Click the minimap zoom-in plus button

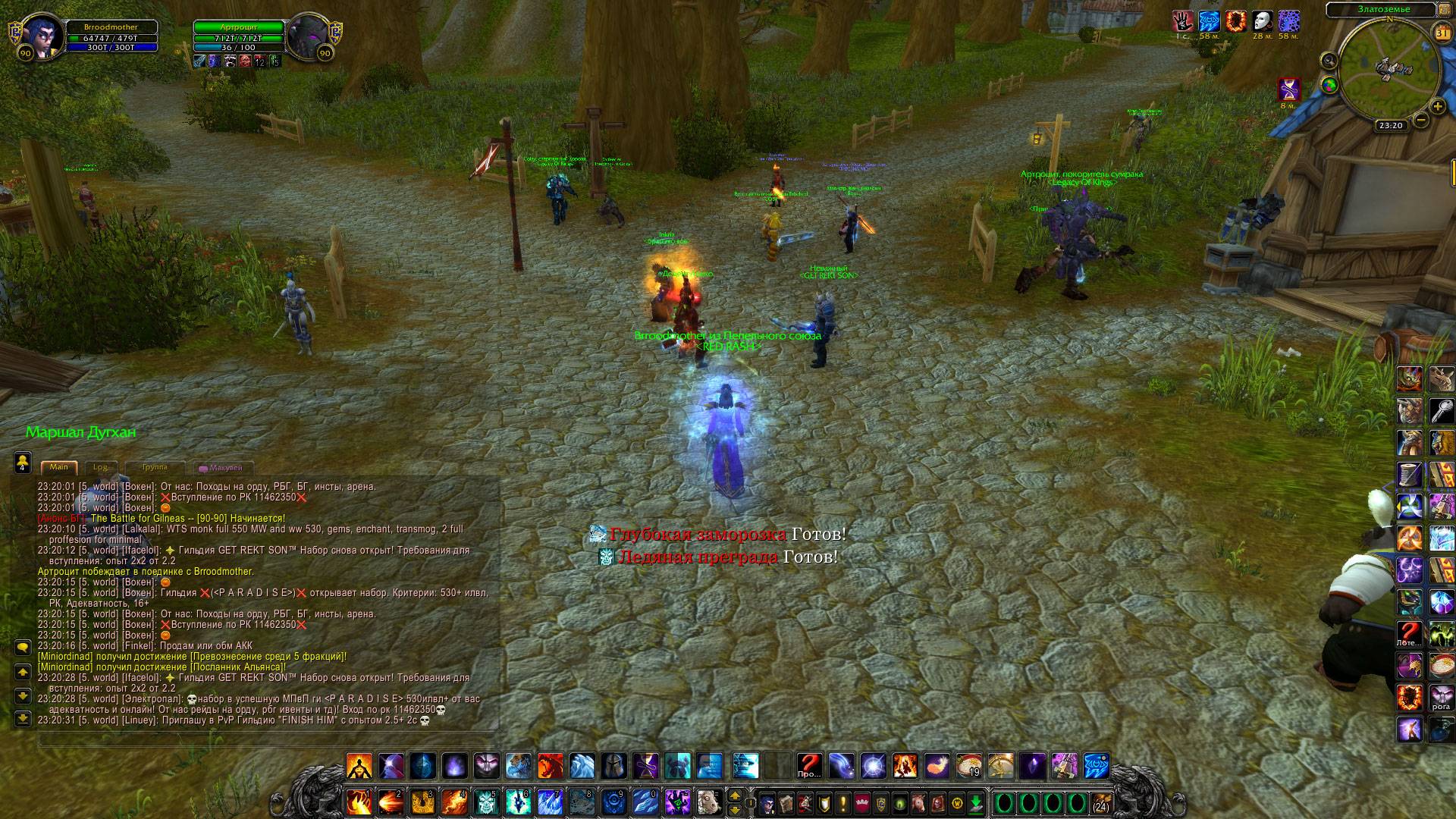1437,106
